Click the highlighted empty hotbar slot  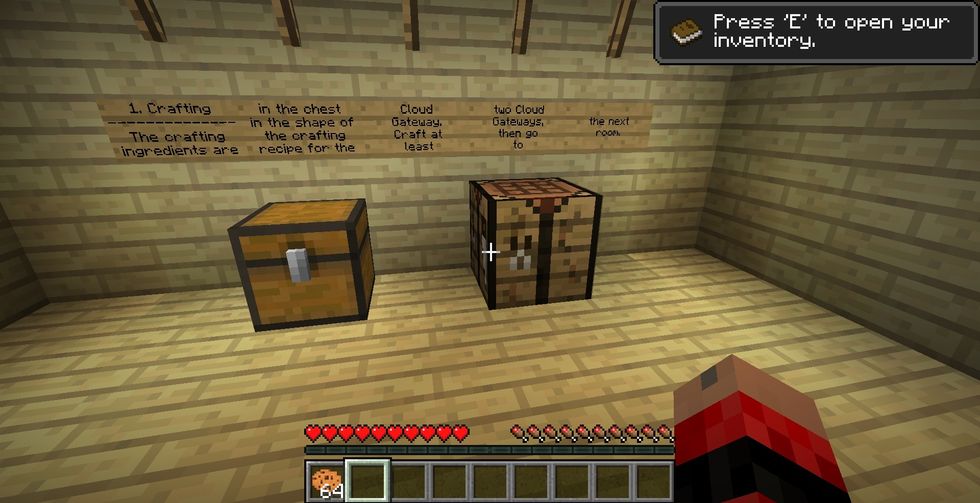pyautogui.click(x=366, y=481)
